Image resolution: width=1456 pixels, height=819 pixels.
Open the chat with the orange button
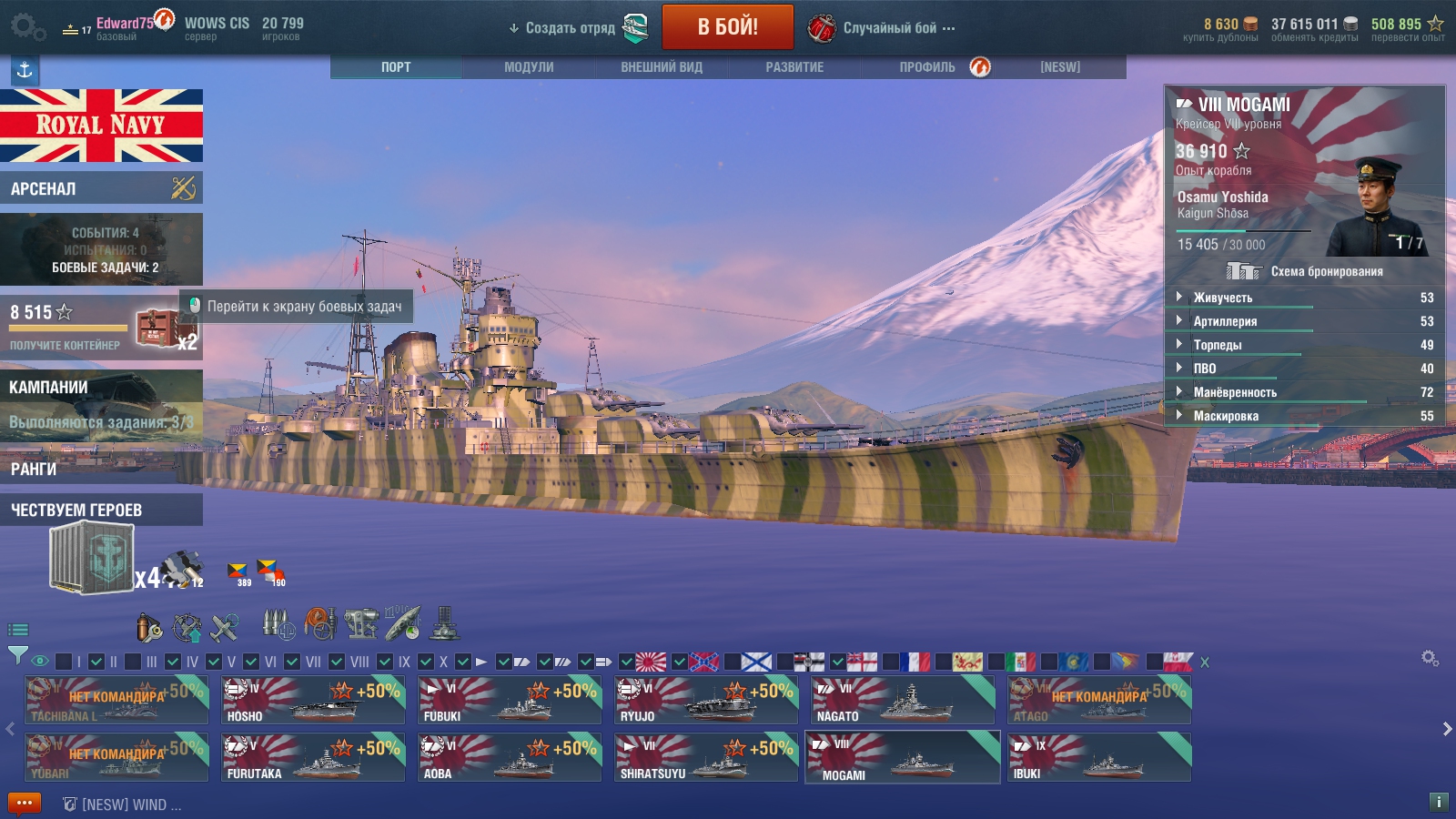pos(25,804)
